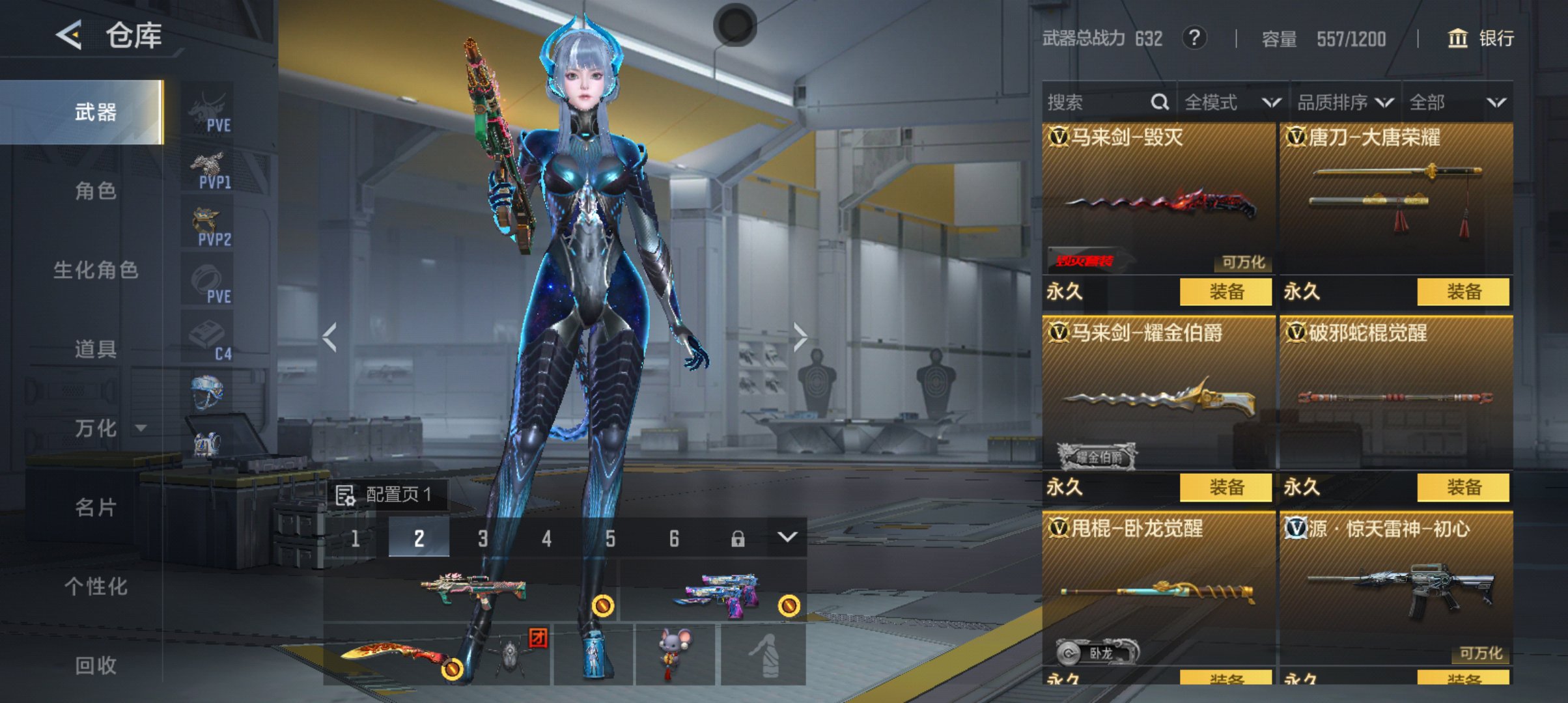Select the 道具 tab
This screenshot has height=703, width=1568.
[96, 350]
